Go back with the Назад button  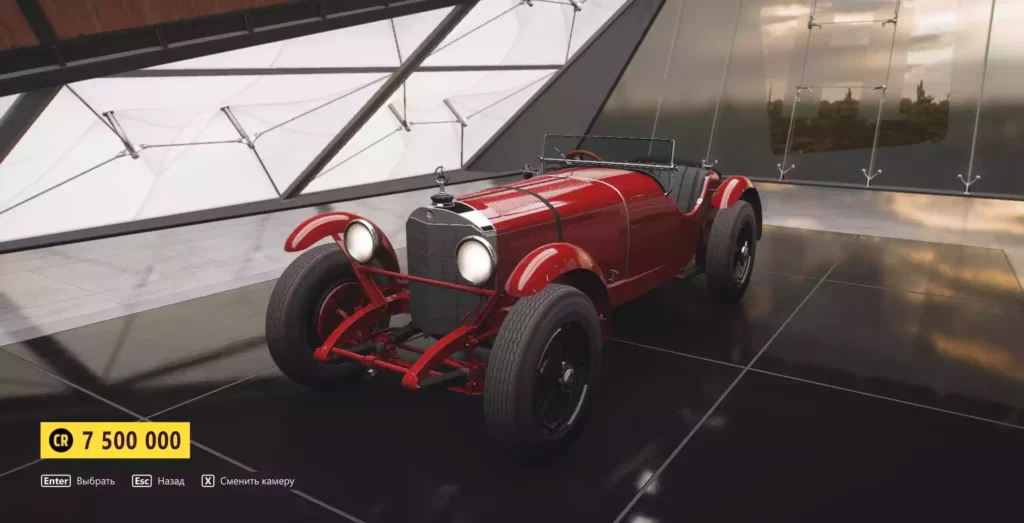coord(159,481)
